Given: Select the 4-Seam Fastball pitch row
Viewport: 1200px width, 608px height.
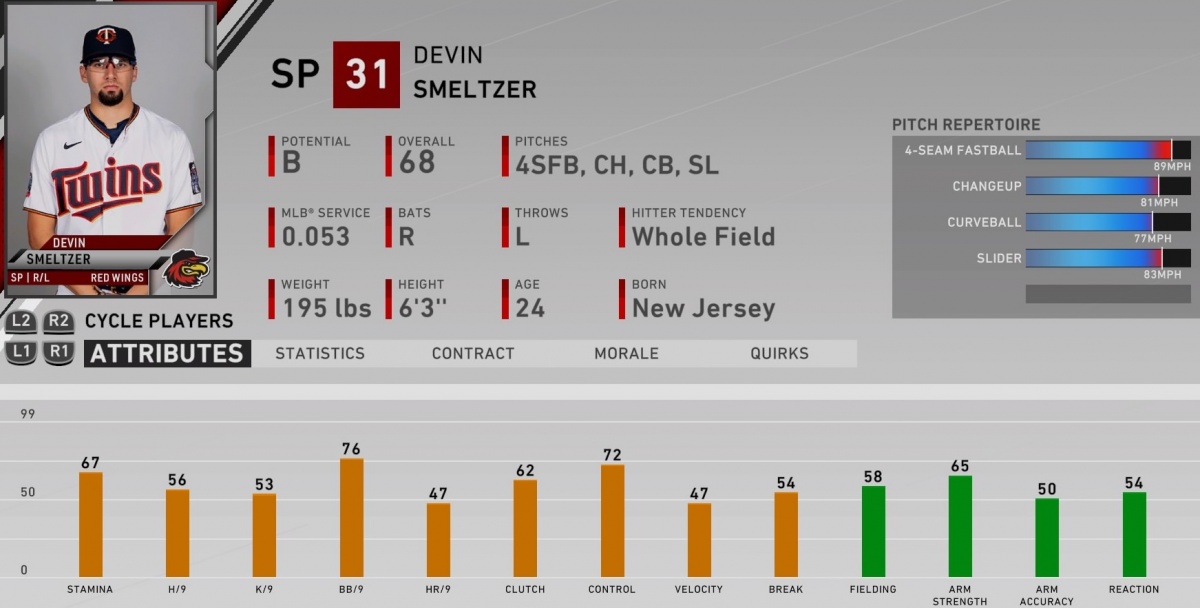Looking at the screenshot, I should click(1041, 150).
